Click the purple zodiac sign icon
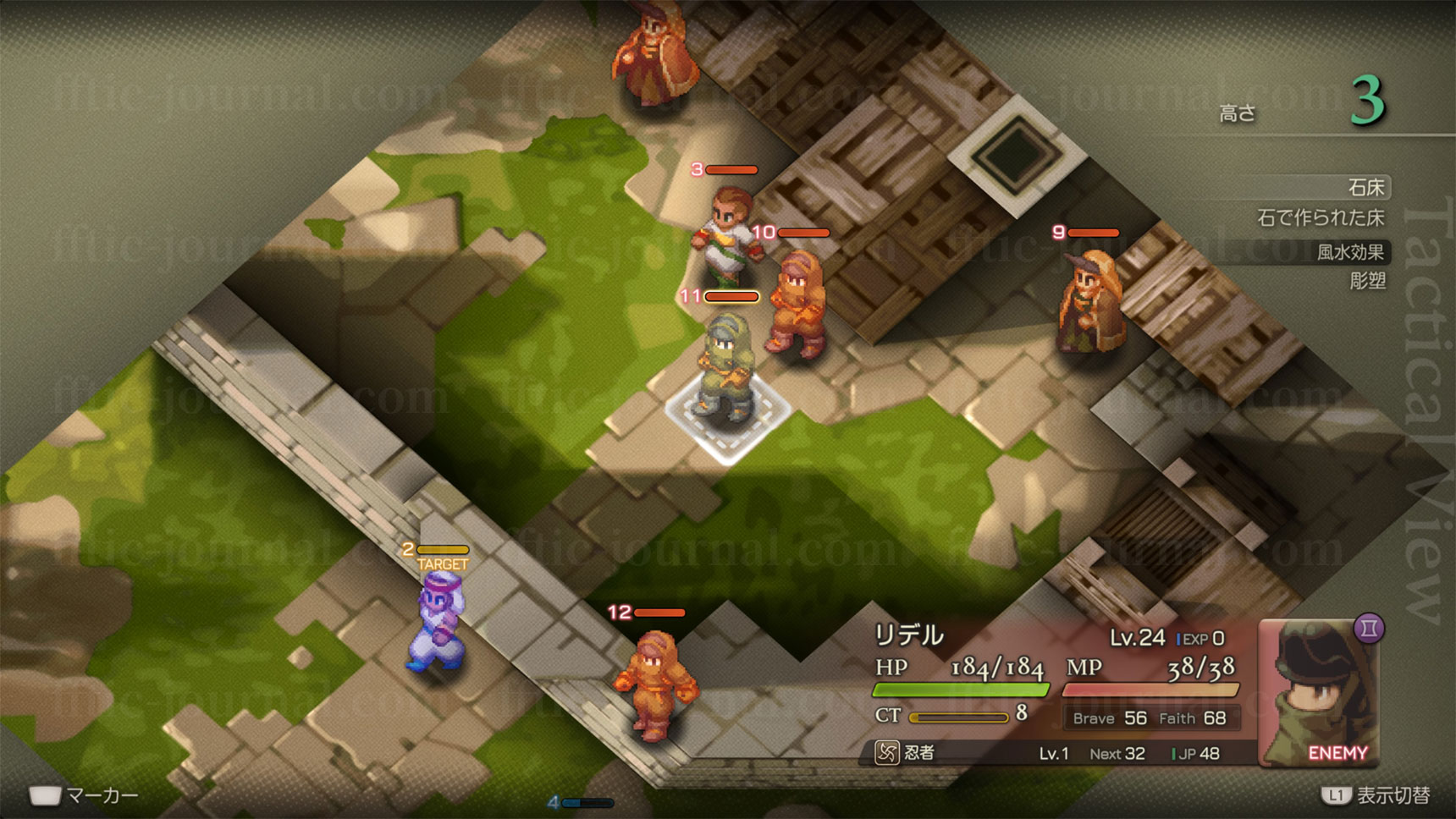This screenshot has width=1456, height=819. coord(1369,629)
